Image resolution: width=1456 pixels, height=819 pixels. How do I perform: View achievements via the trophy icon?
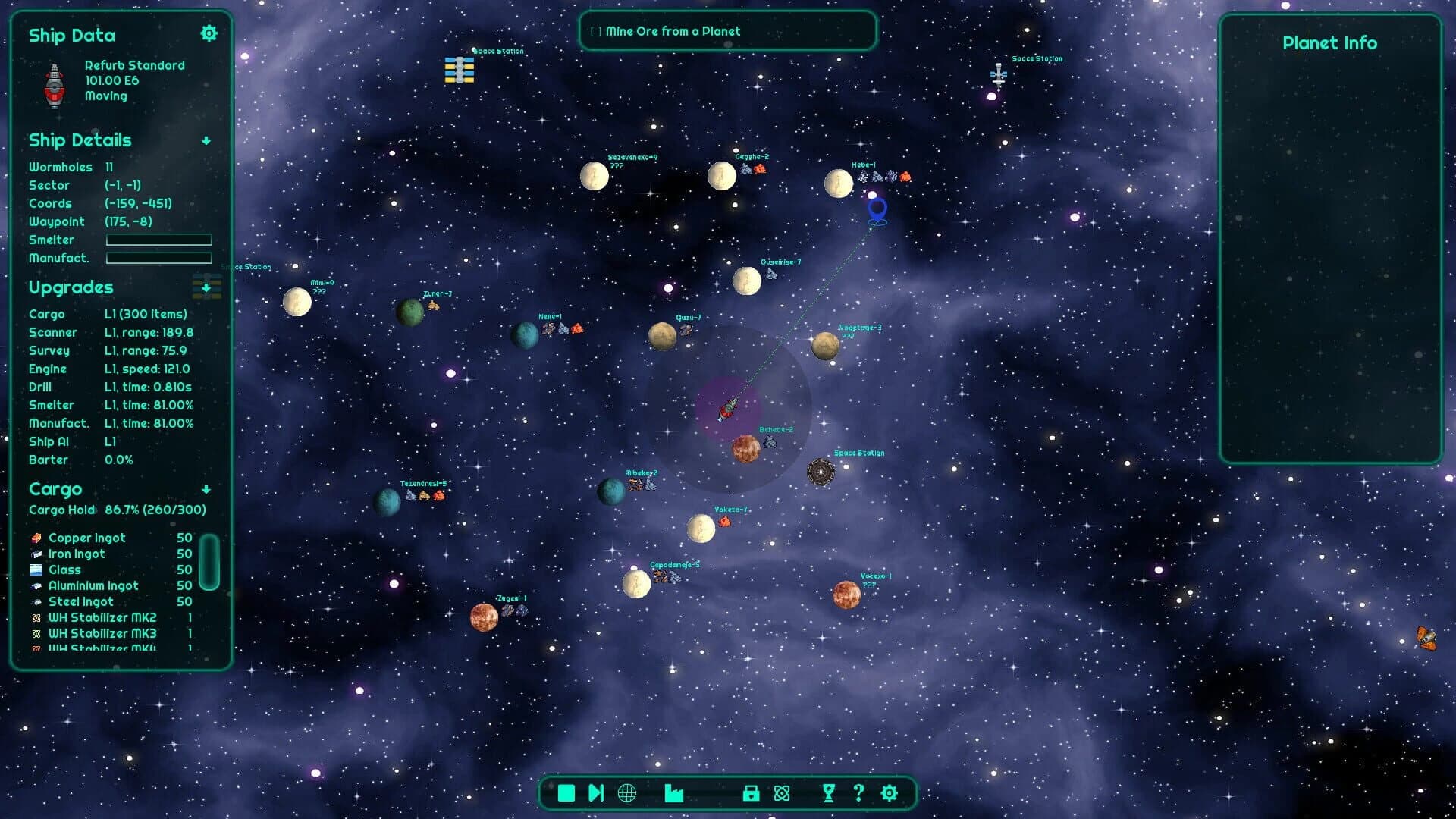pyautogui.click(x=827, y=793)
